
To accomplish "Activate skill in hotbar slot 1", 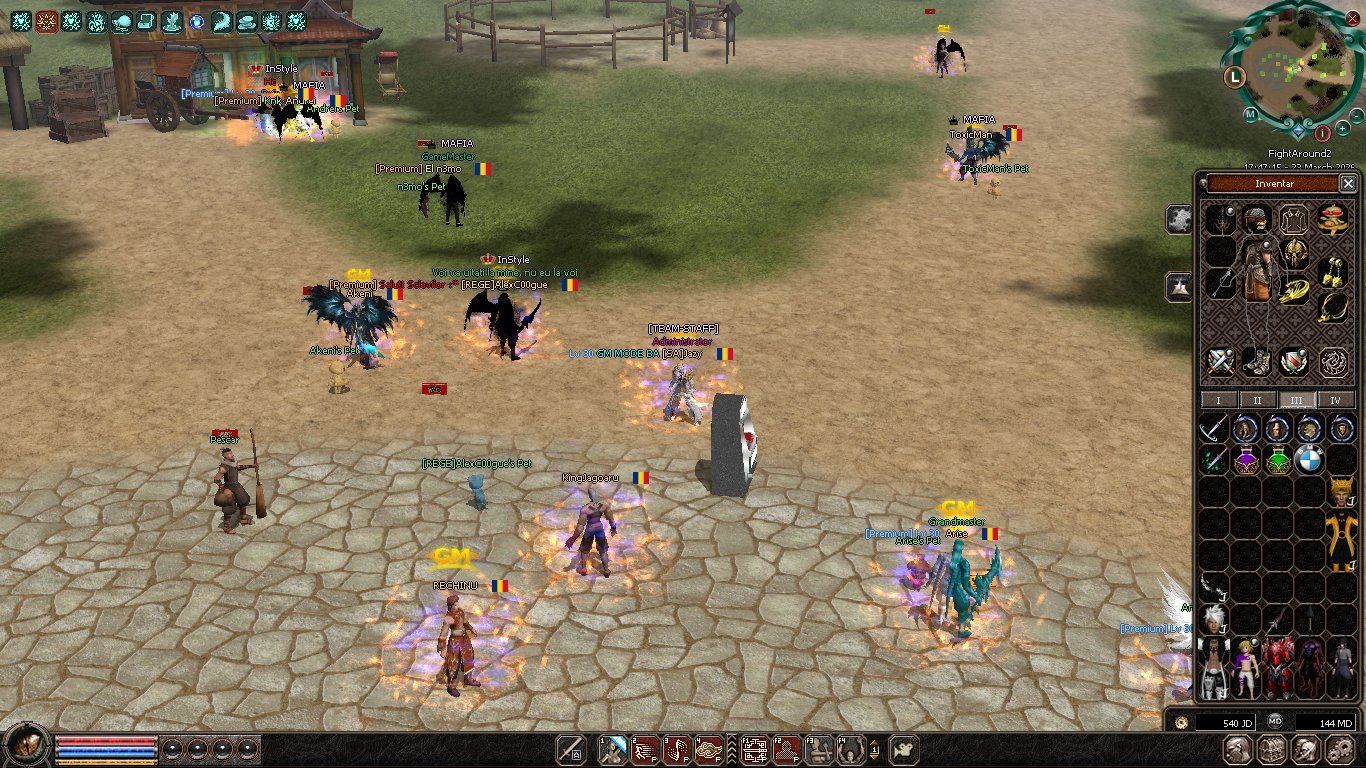I will click(x=611, y=748).
